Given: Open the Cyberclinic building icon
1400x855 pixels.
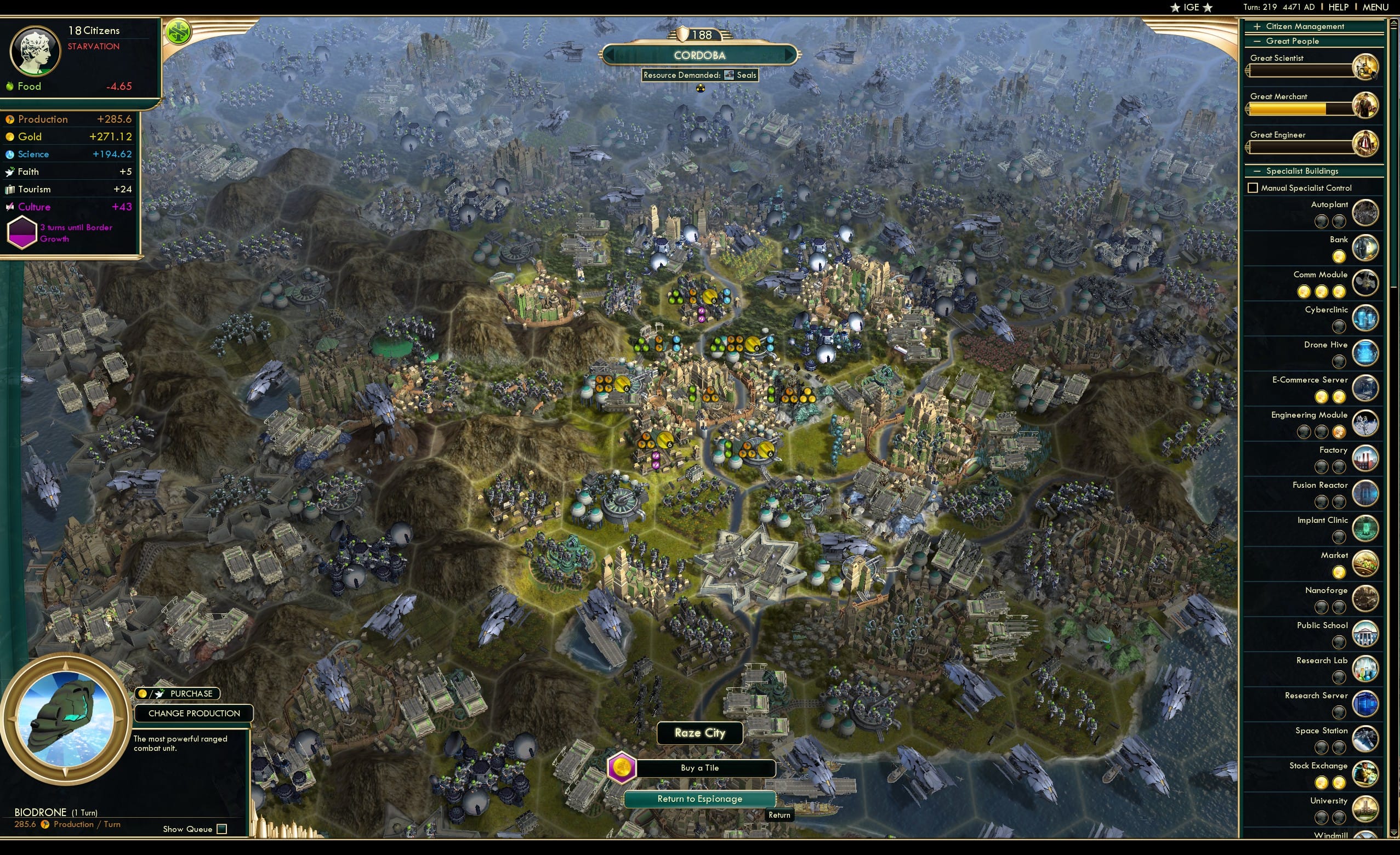Looking at the screenshot, I should 1366,318.
